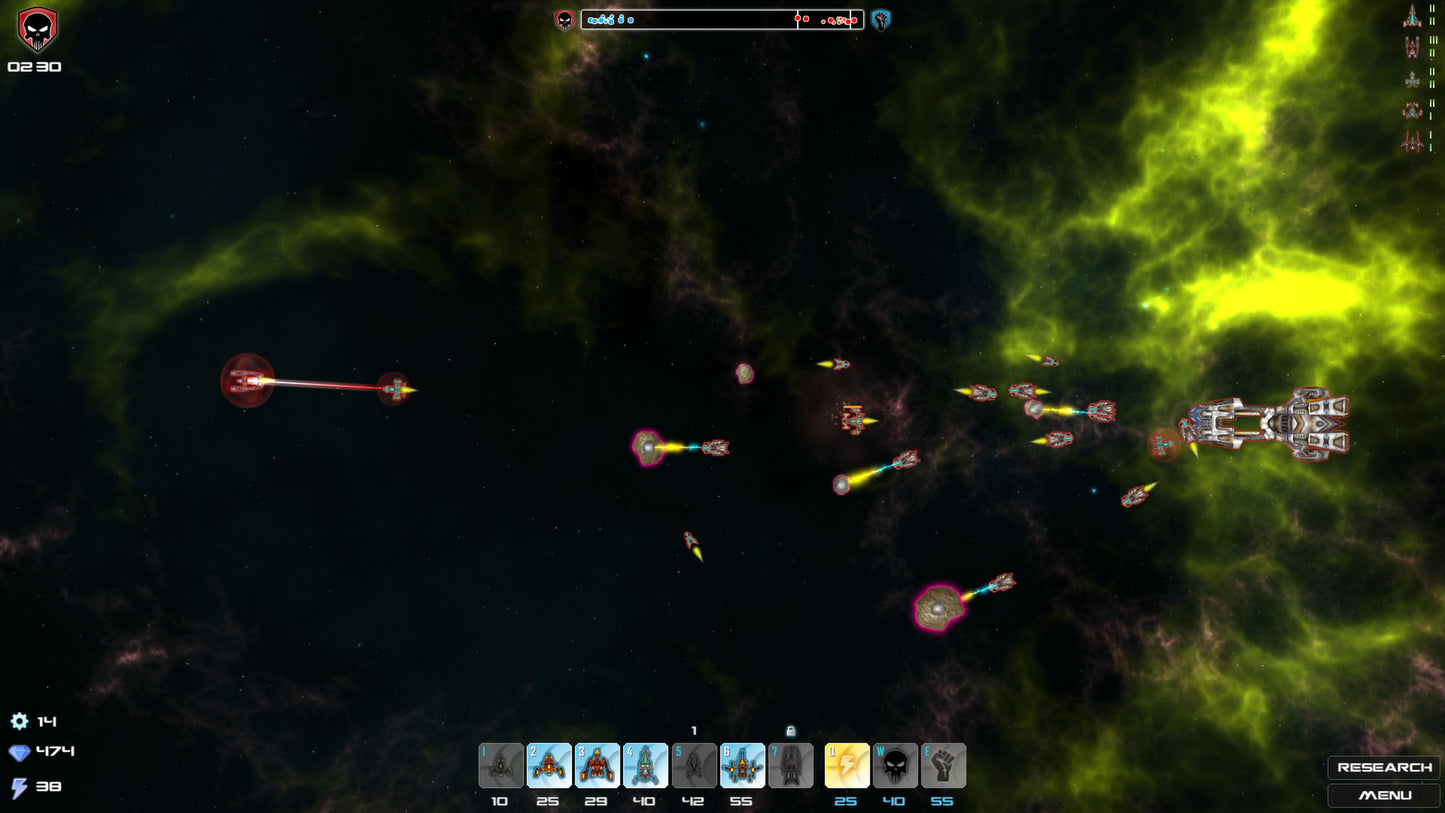Select the red warship in hotbar slot 3

[x=597, y=765]
